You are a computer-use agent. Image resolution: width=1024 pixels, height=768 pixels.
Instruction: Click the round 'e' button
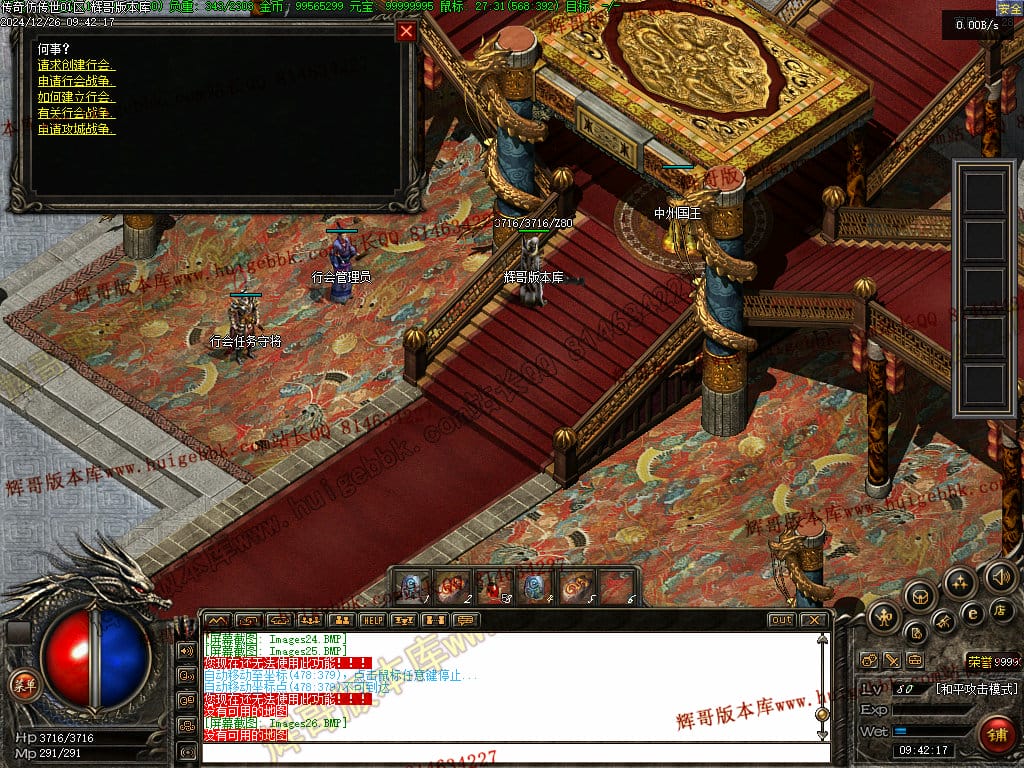pos(971,614)
